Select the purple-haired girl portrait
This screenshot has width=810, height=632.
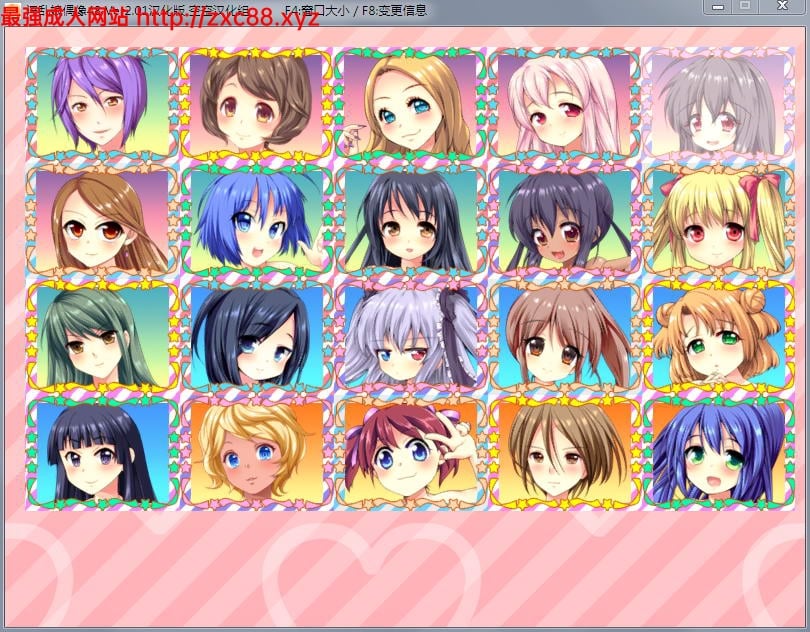coord(101,102)
